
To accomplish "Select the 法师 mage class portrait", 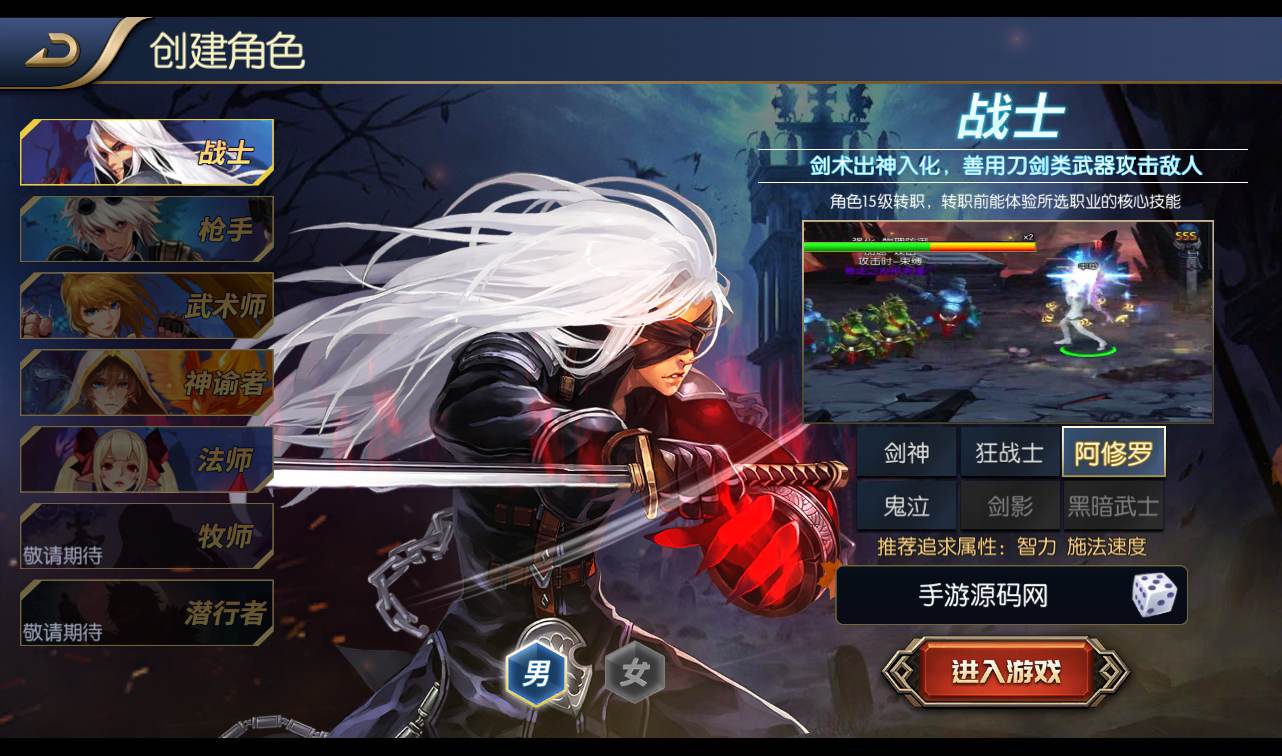I will coord(146,460).
